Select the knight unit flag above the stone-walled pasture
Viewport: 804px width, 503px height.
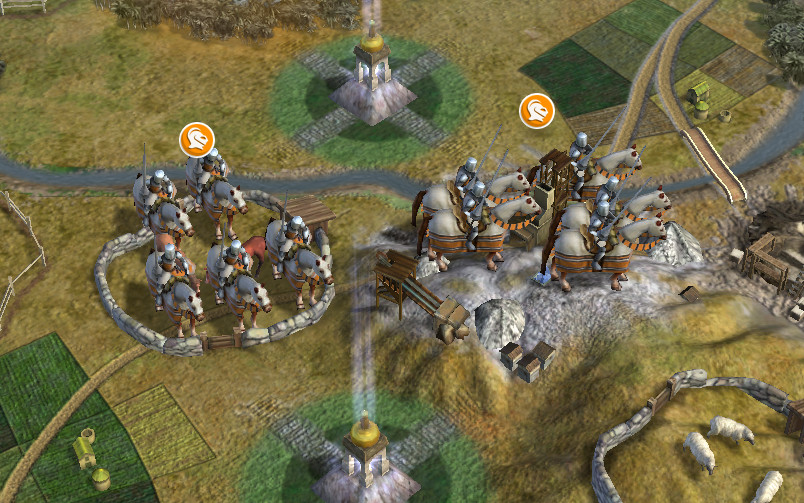click(x=197, y=139)
